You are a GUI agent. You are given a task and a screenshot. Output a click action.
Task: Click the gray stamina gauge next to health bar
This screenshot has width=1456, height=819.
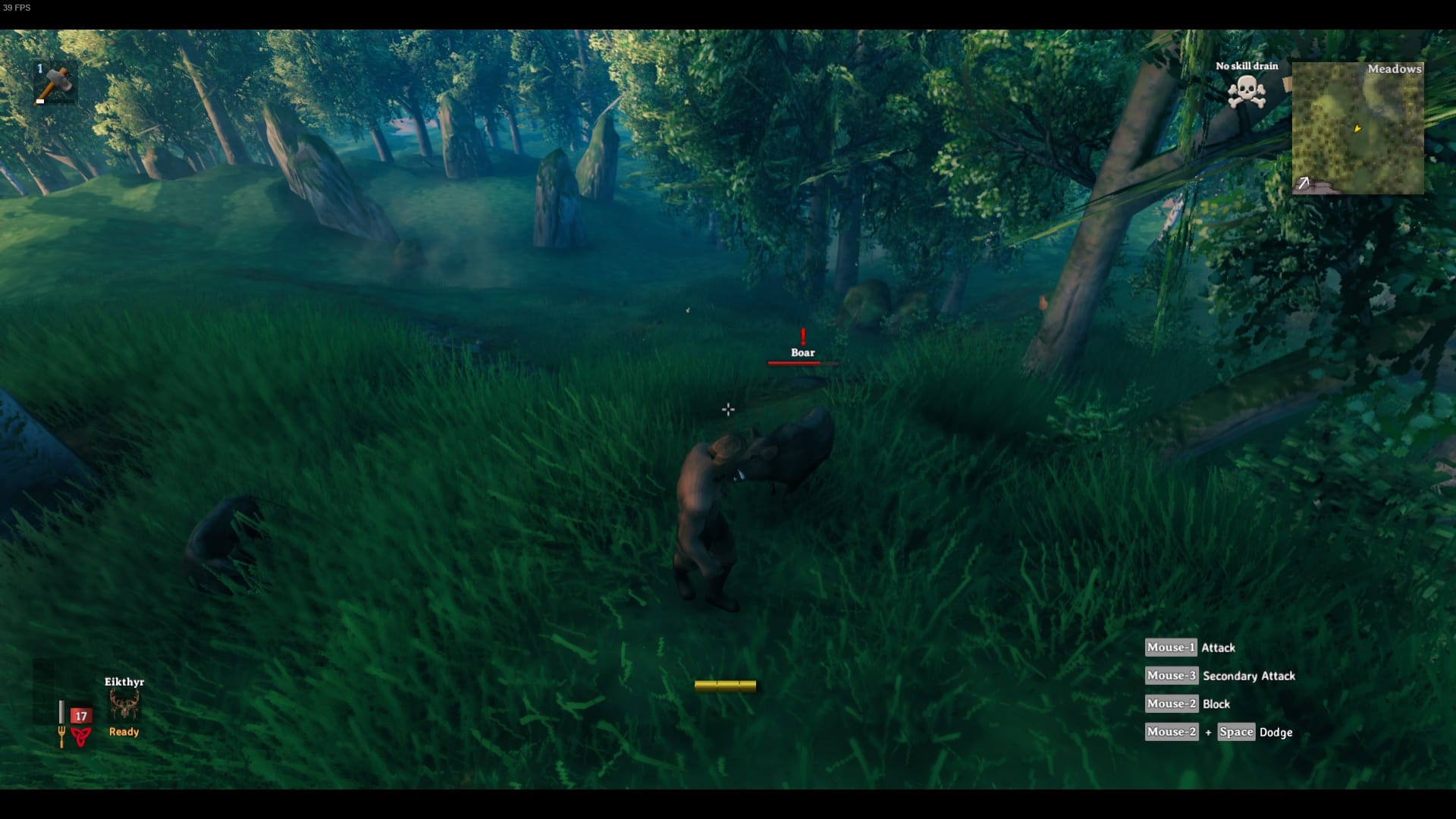pos(61,711)
